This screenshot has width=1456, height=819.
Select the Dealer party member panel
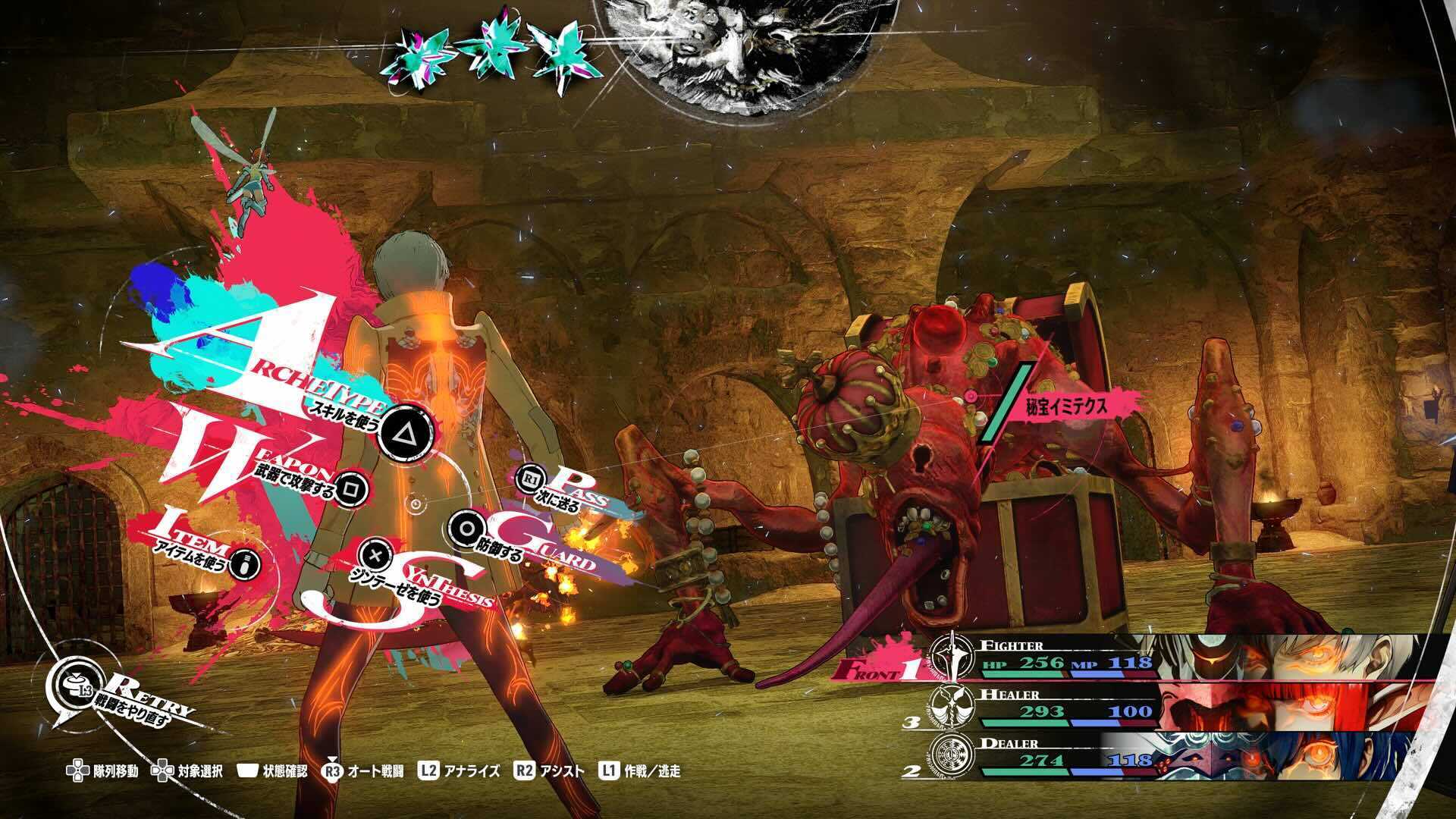click(1183, 754)
